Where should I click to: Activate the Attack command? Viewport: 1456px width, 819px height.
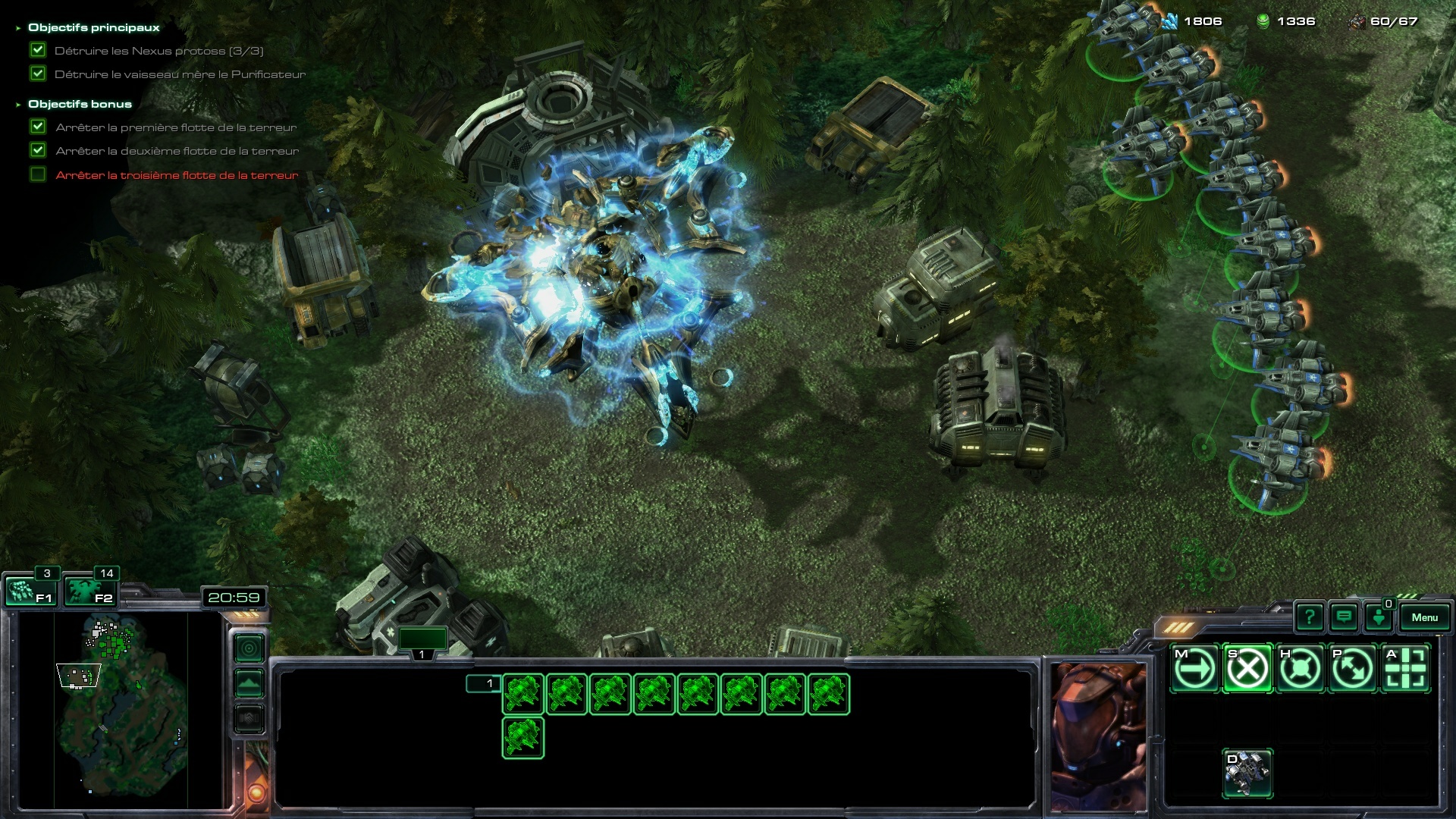tap(1406, 669)
